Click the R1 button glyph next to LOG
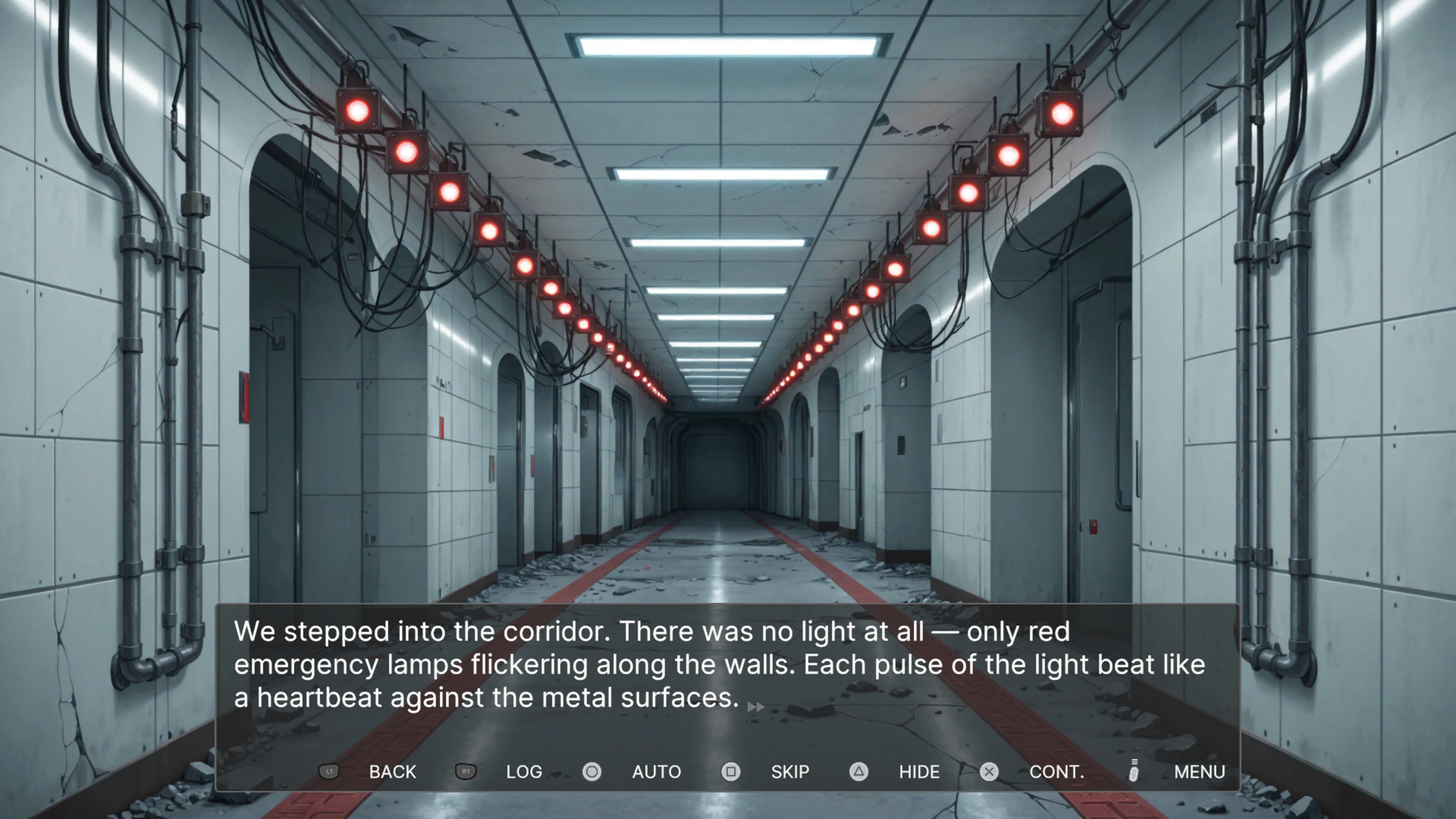The image size is (1456, 819). pos(465,772)
